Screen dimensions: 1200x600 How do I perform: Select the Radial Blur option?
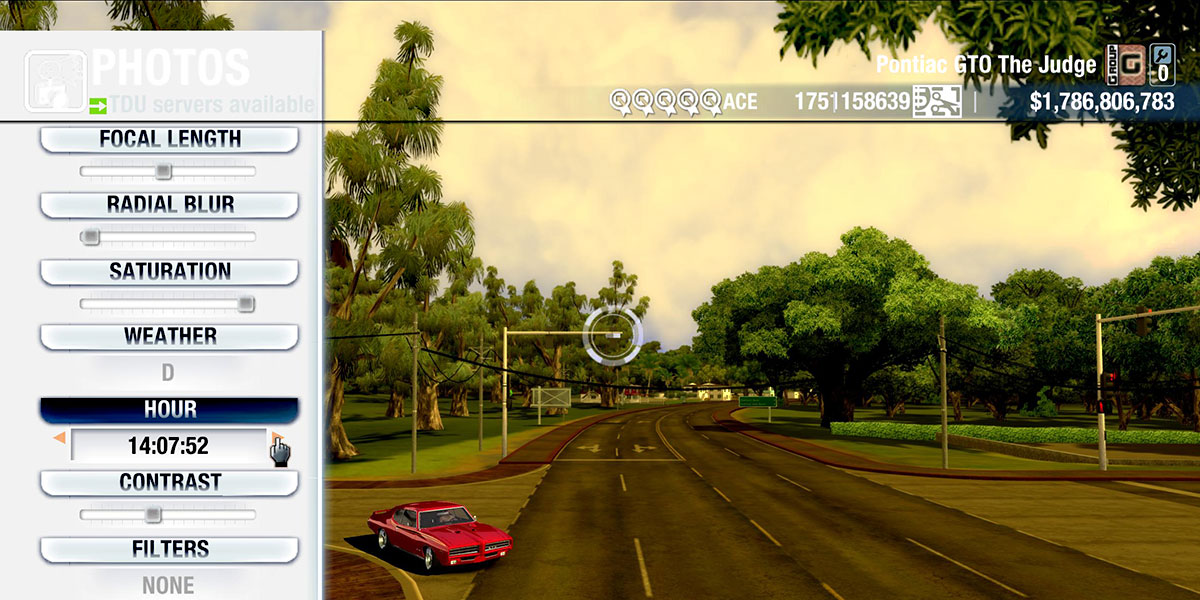(169, 205)
